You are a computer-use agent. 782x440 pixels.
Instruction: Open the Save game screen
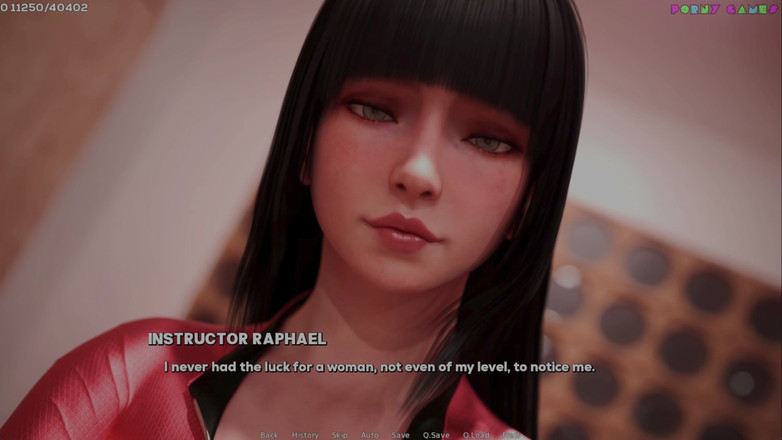(400, 435)
